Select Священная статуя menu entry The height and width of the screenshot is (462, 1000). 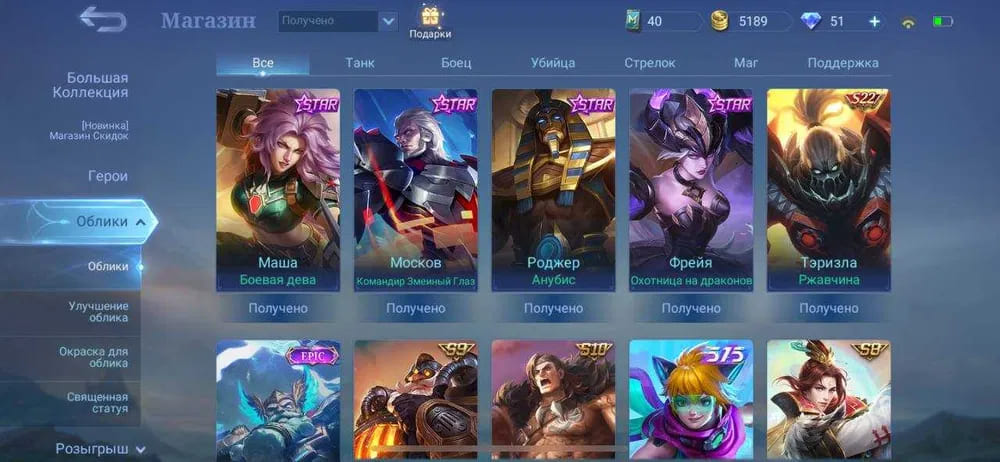[x=98, y=403]
